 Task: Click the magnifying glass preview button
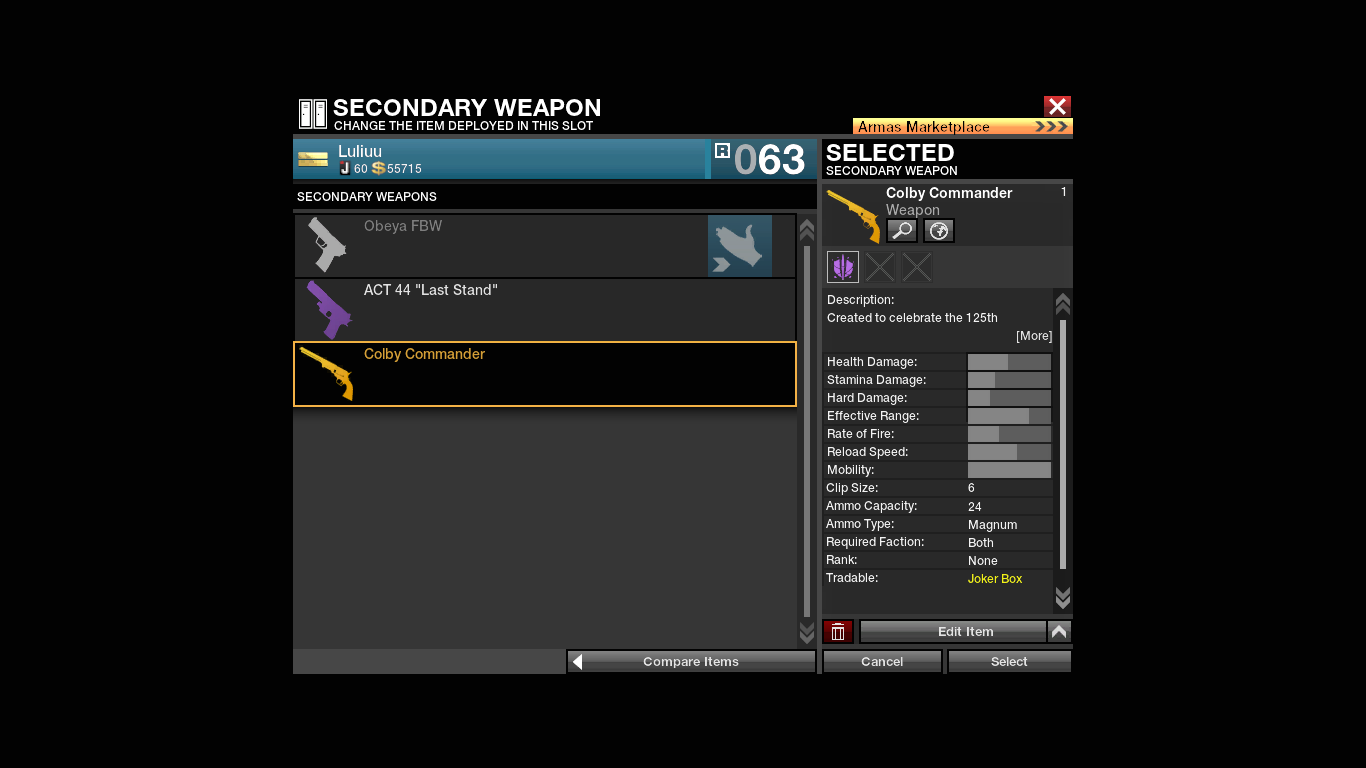tap(902, 231)
